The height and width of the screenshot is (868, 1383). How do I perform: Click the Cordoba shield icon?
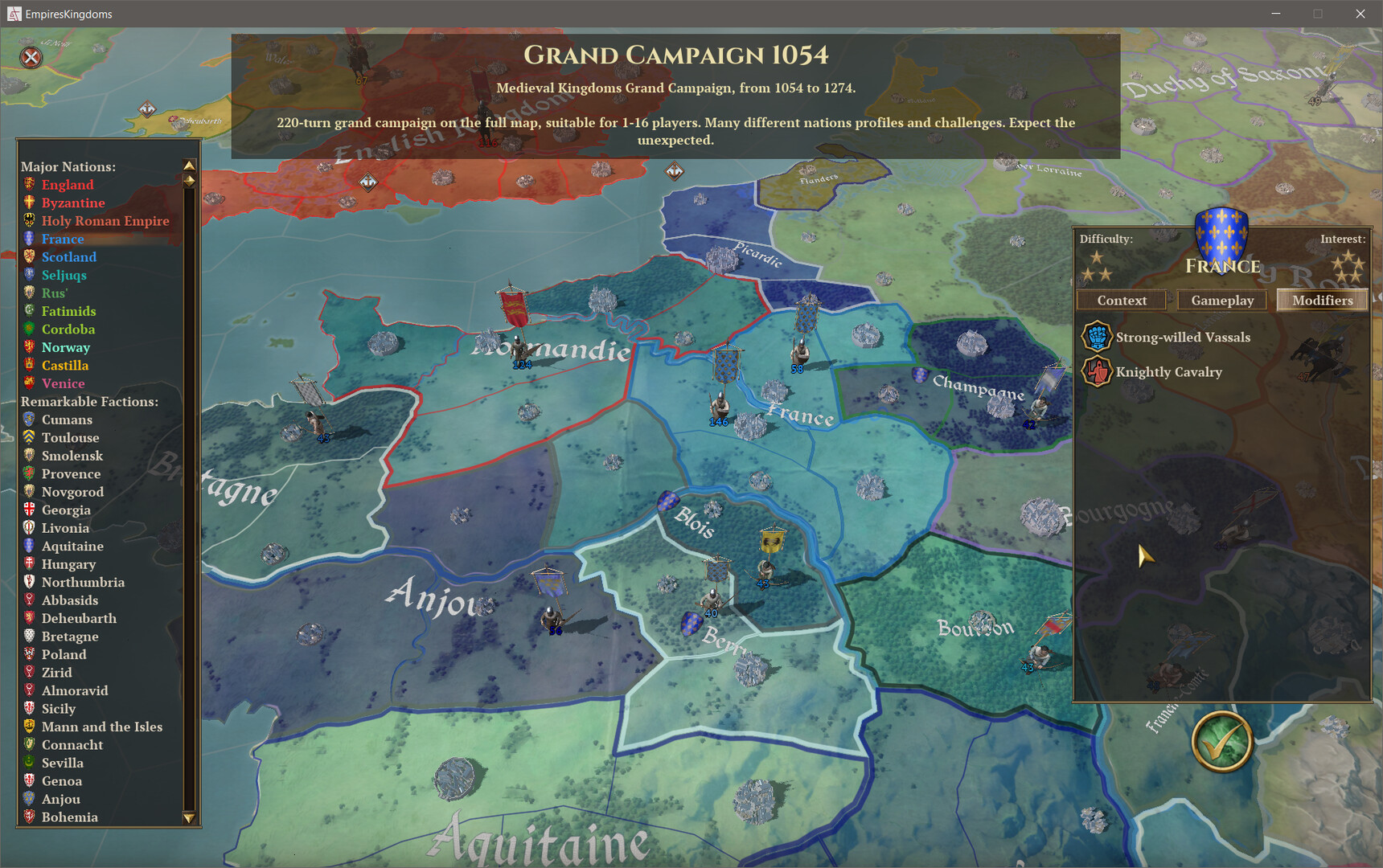click(29, 329)
